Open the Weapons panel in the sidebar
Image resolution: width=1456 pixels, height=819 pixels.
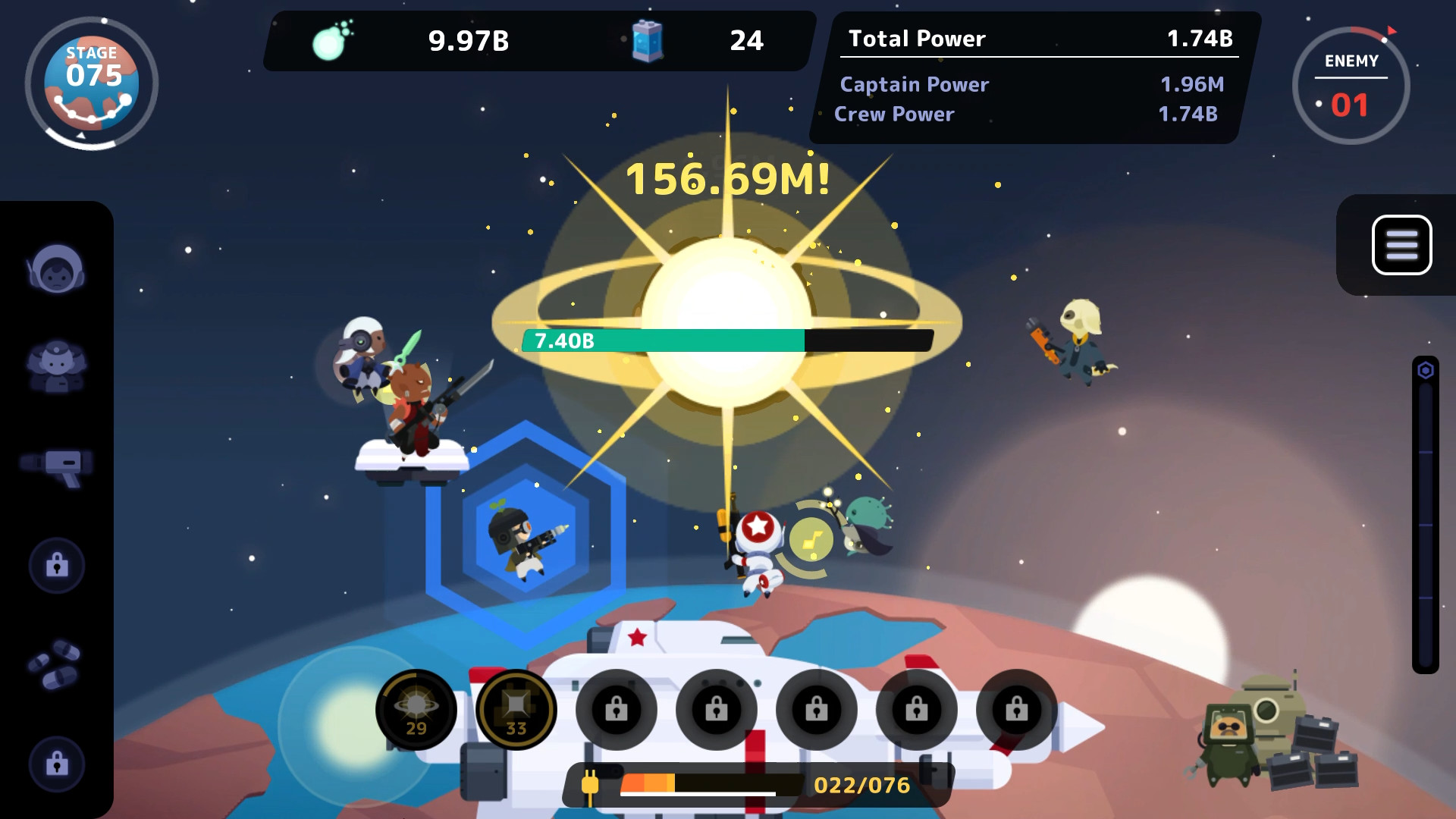point(57,466)
